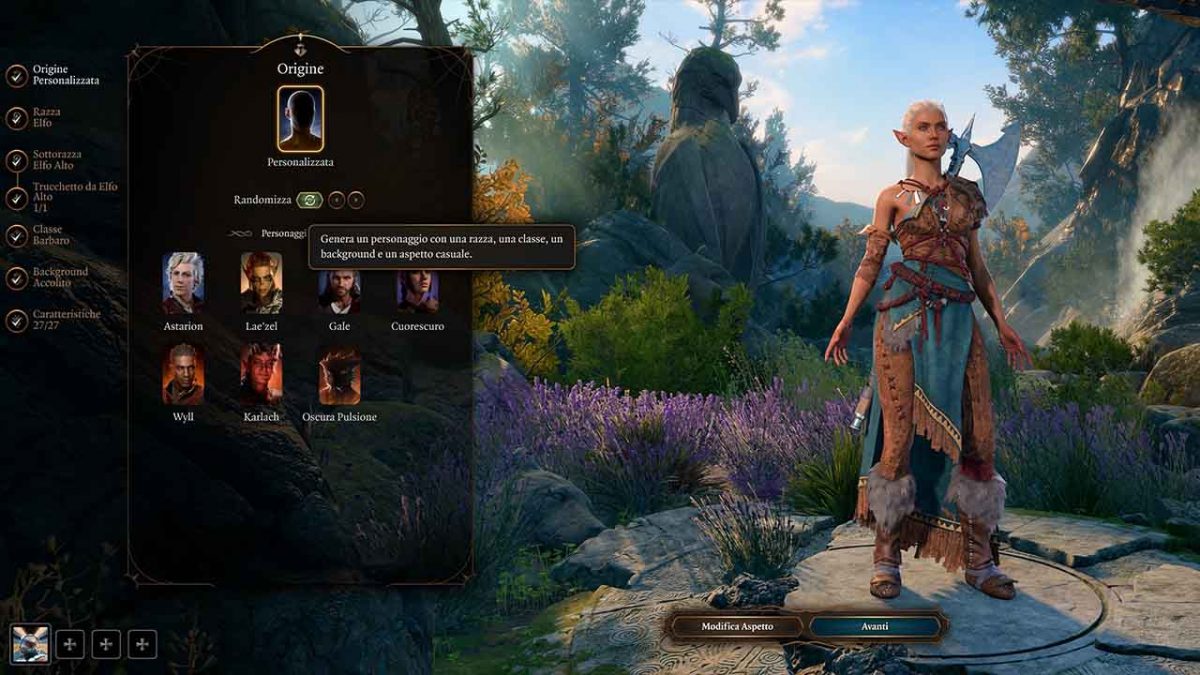Choose Lae'zel as origin character

tap(261, 283)
